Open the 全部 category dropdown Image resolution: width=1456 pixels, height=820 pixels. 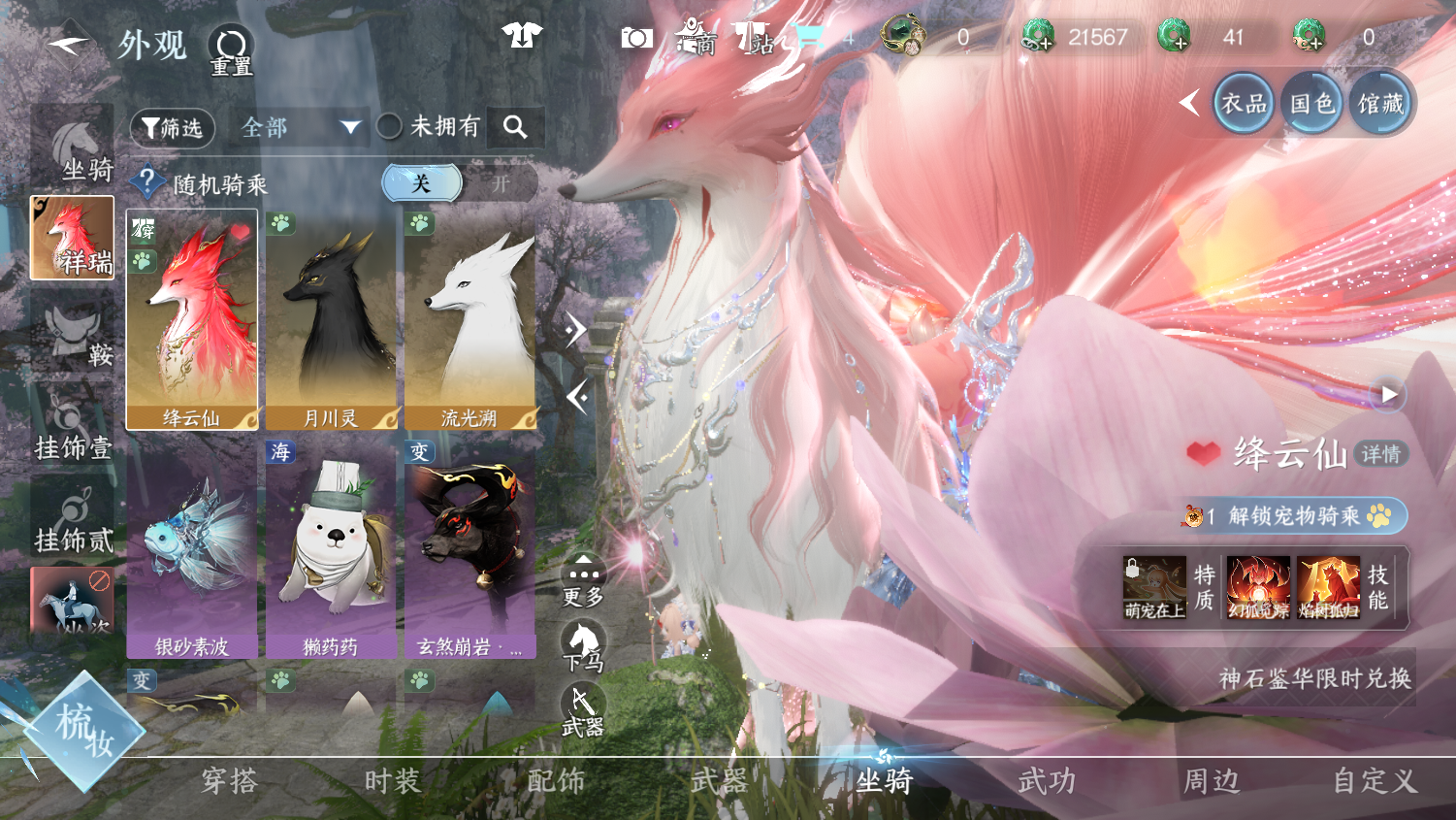301,127
